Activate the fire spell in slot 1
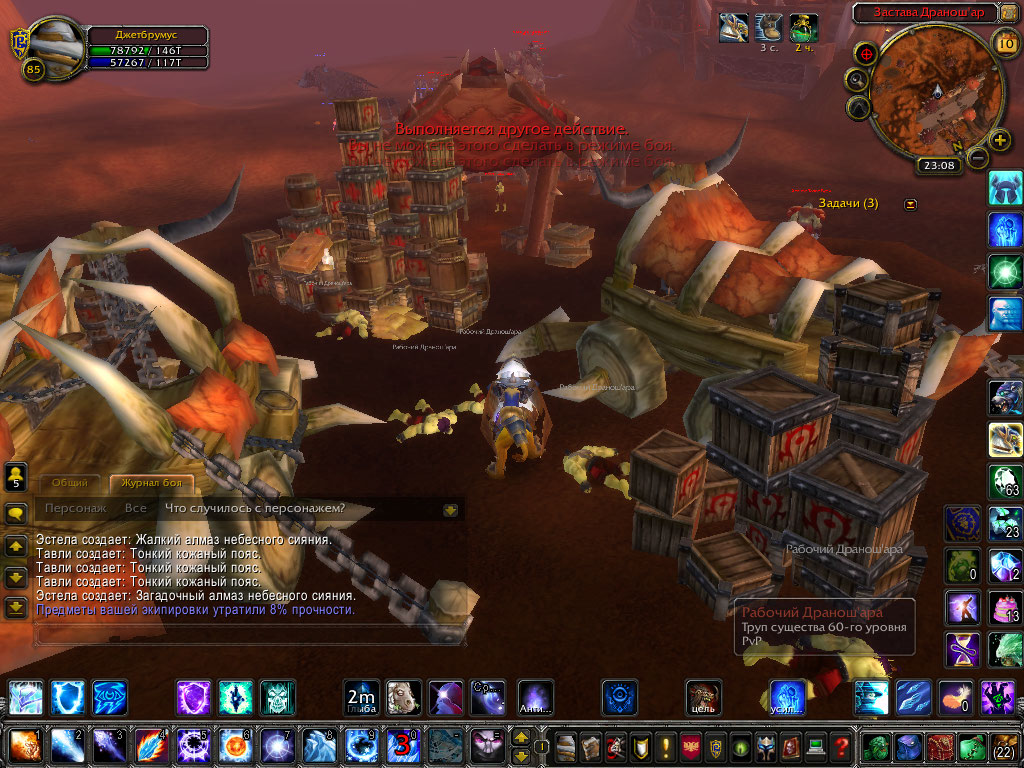Screen dimensions: 1024x768 (x=24, y=745)
